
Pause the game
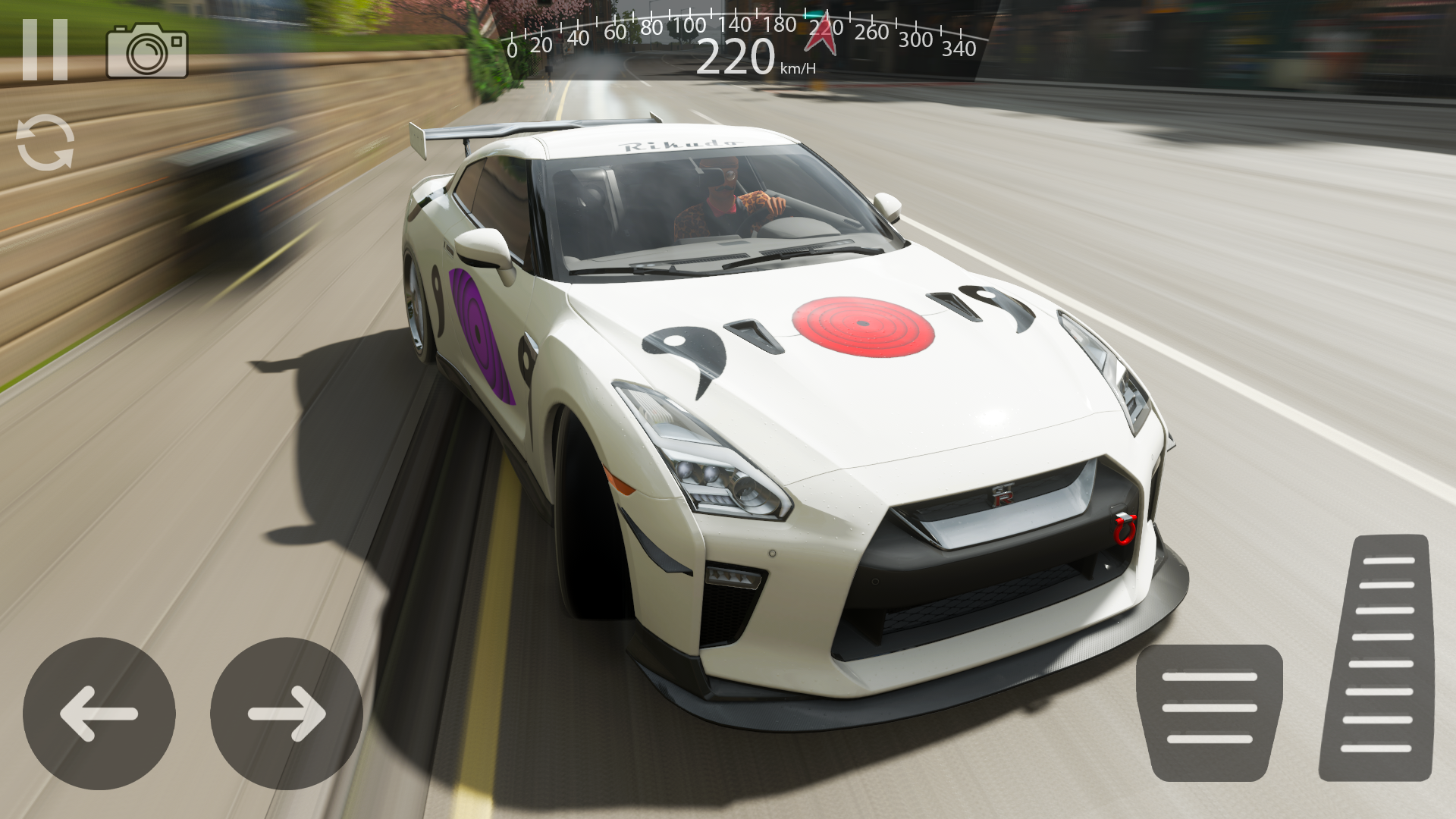pyautogui.click(x=45, y=50)
